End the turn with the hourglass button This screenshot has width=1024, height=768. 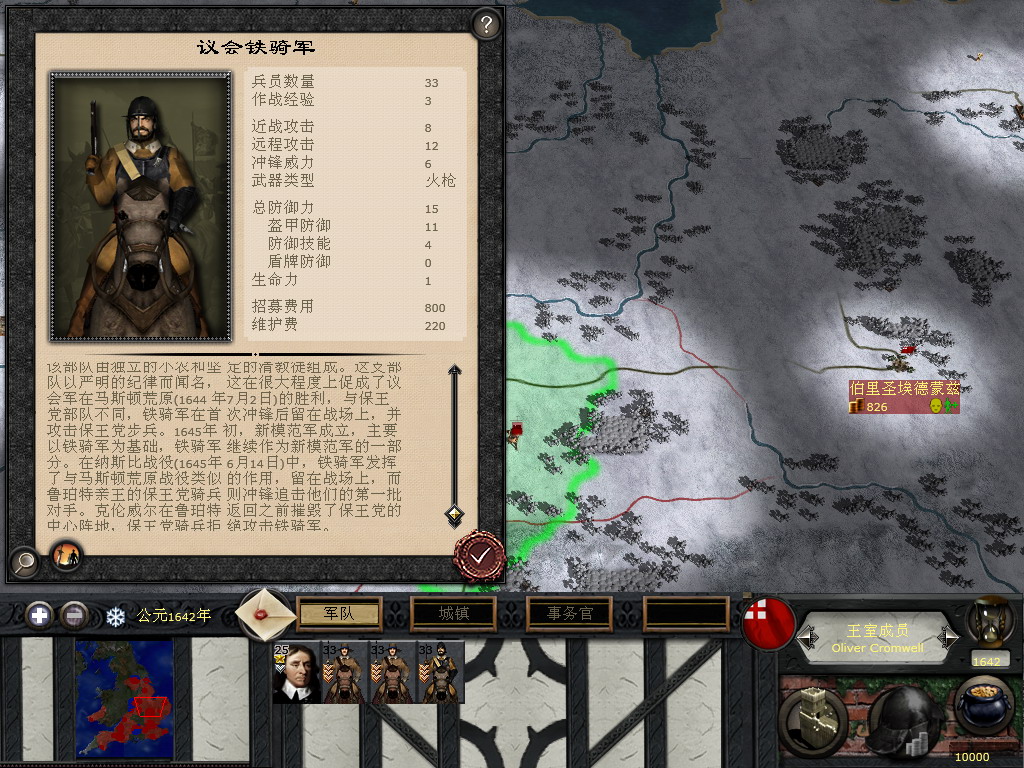[x=985, y=623]
